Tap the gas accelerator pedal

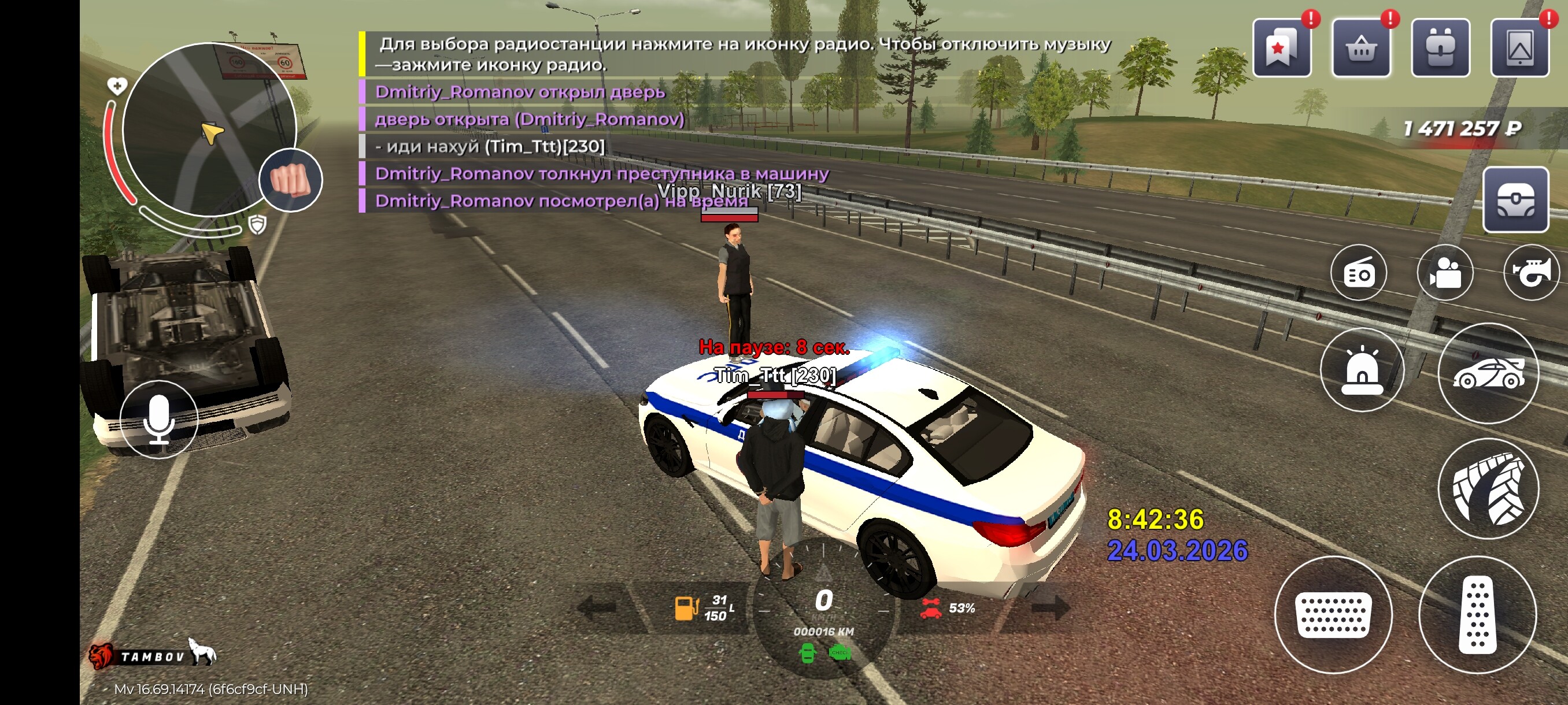(x=1477, y=615)
